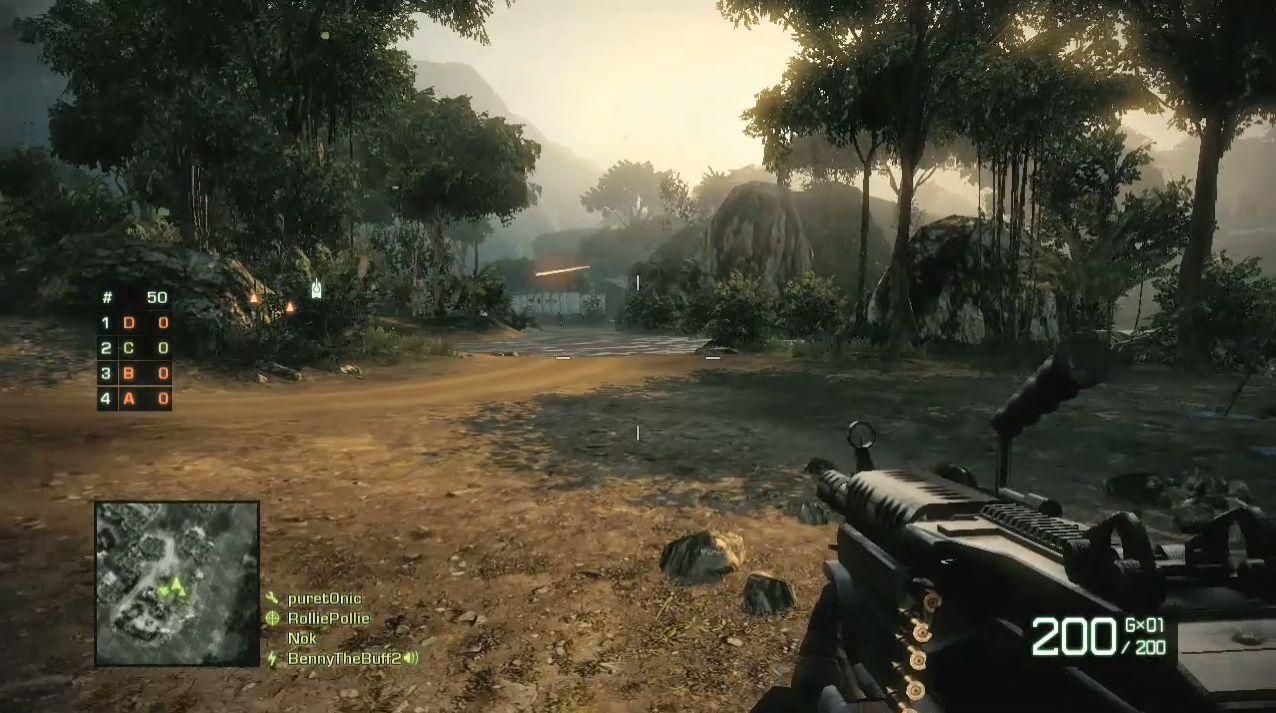1276x713 pixels.
Task: Choose Nok in the squad list
Action: [x=302, y=638]
